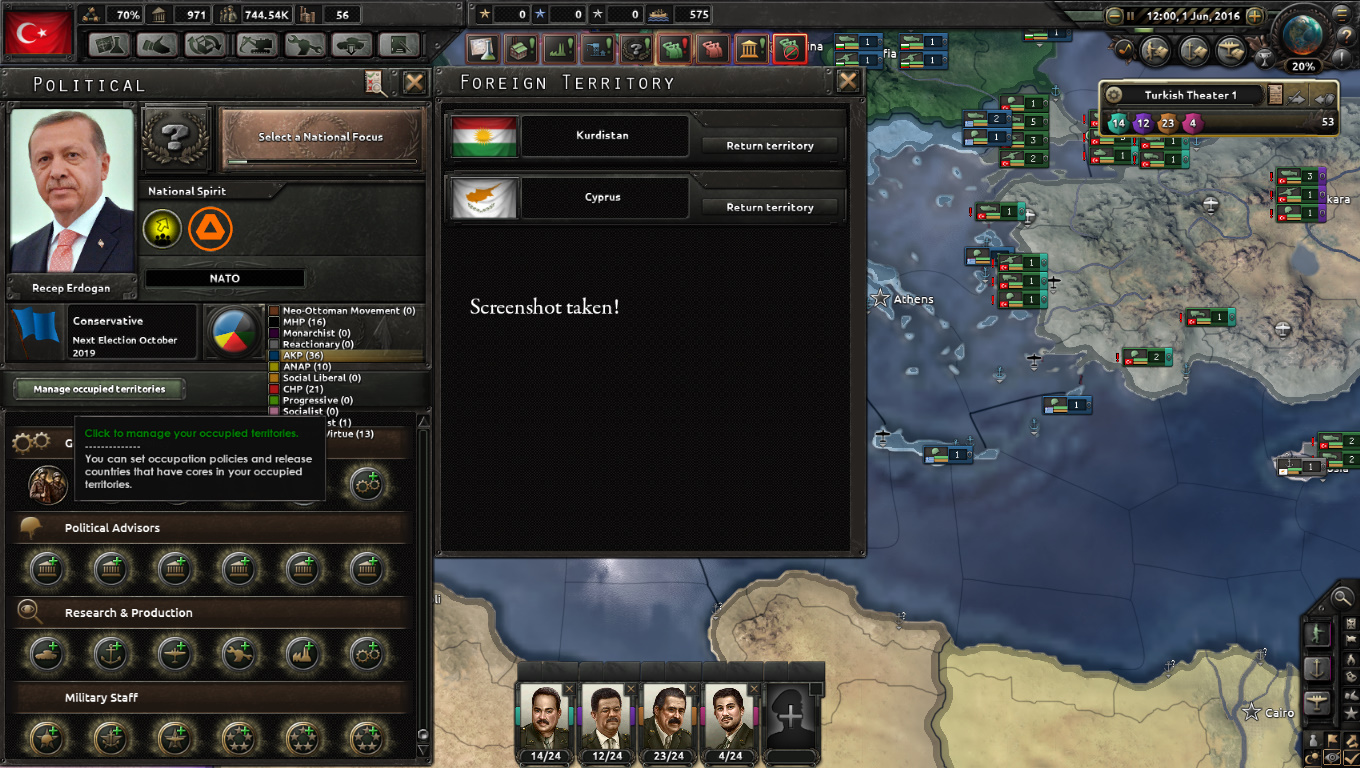Open Recruit and Deploy with the green uniform icon
The width and height of the screenshot is (1360, 768).
[674, 48]
